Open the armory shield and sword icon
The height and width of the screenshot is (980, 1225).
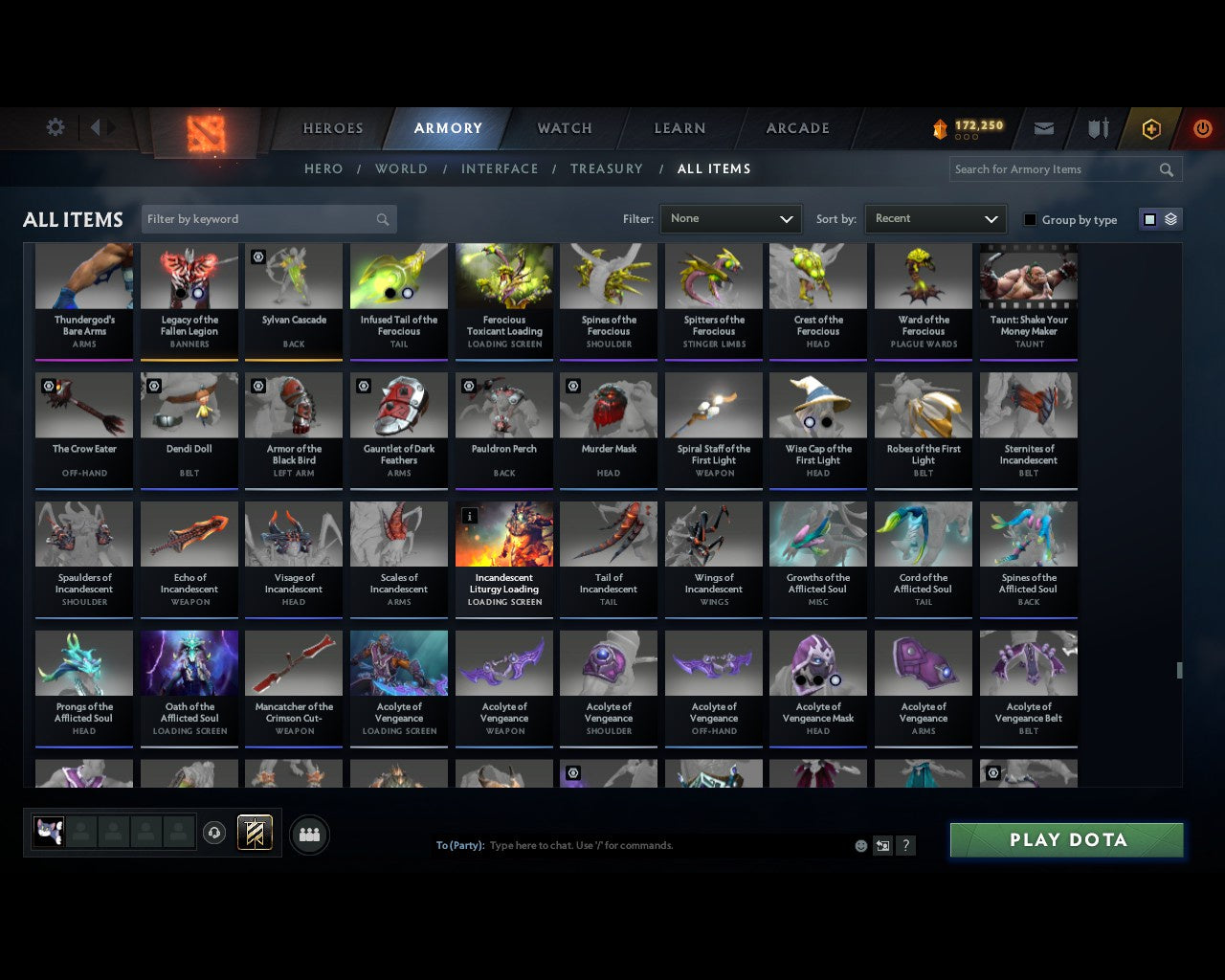coord(1097,127)
